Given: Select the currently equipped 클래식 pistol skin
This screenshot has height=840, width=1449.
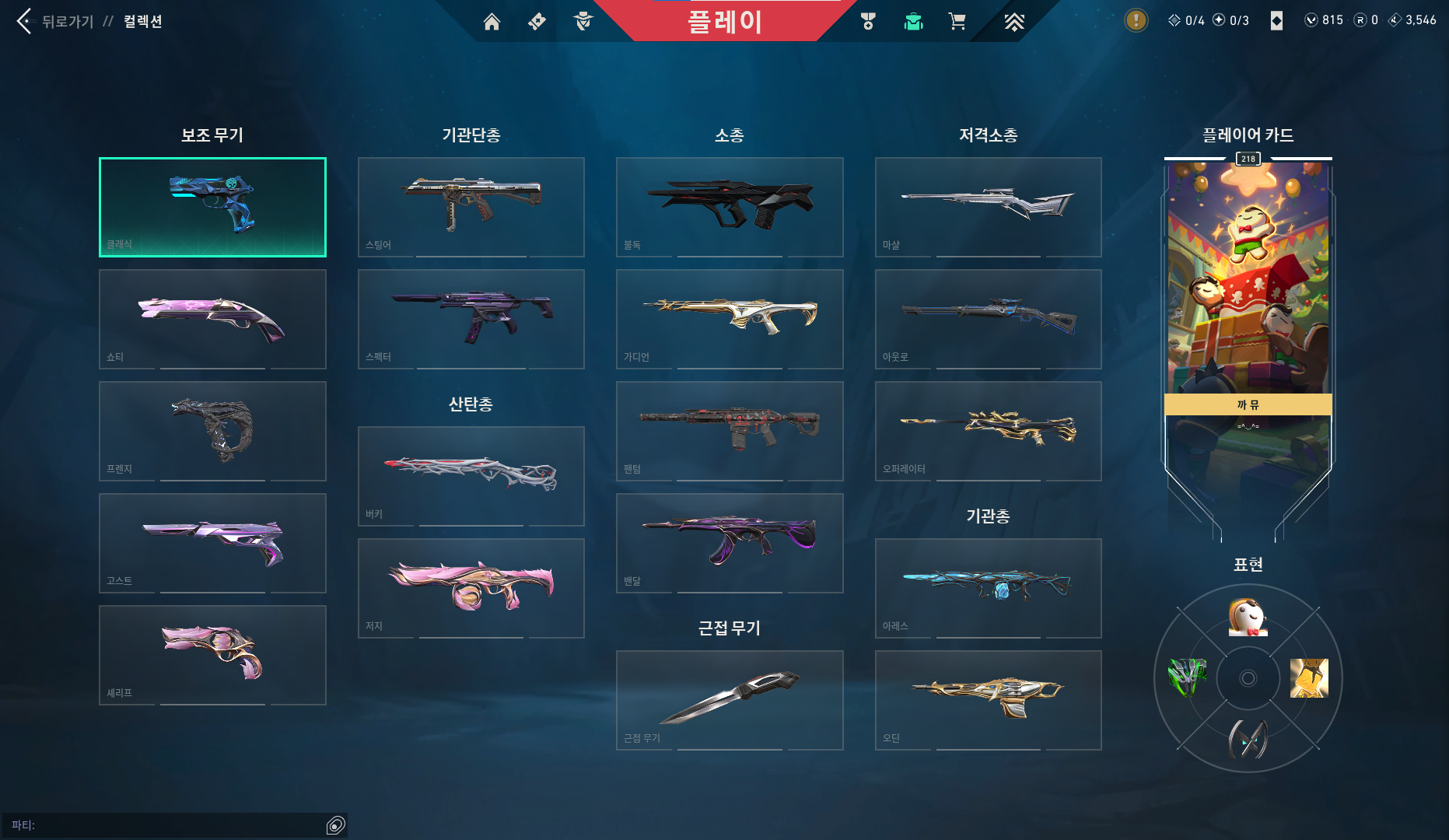Looking at the screenshot, I should [x=212, y=207].
